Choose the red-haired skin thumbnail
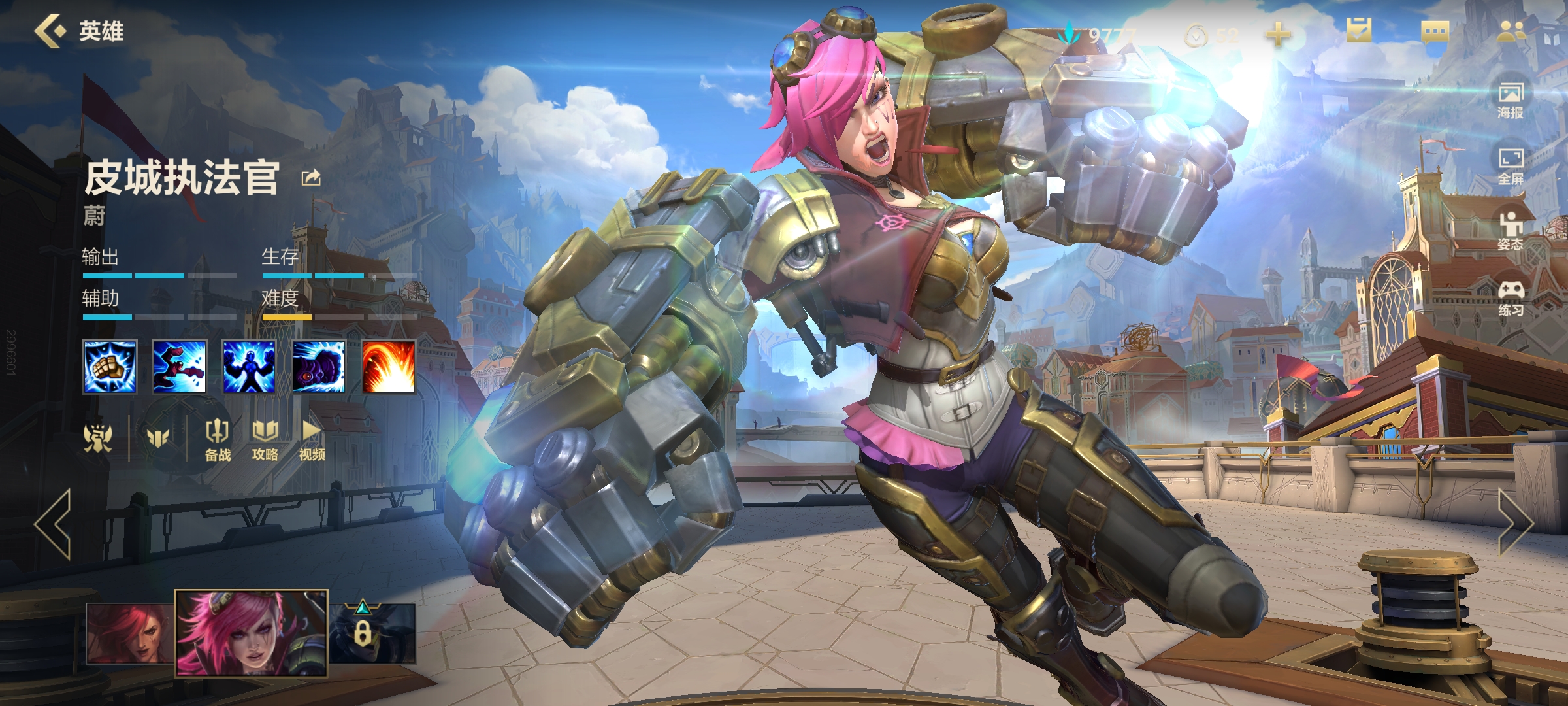The image size is (1568, 706). point(130,633)
